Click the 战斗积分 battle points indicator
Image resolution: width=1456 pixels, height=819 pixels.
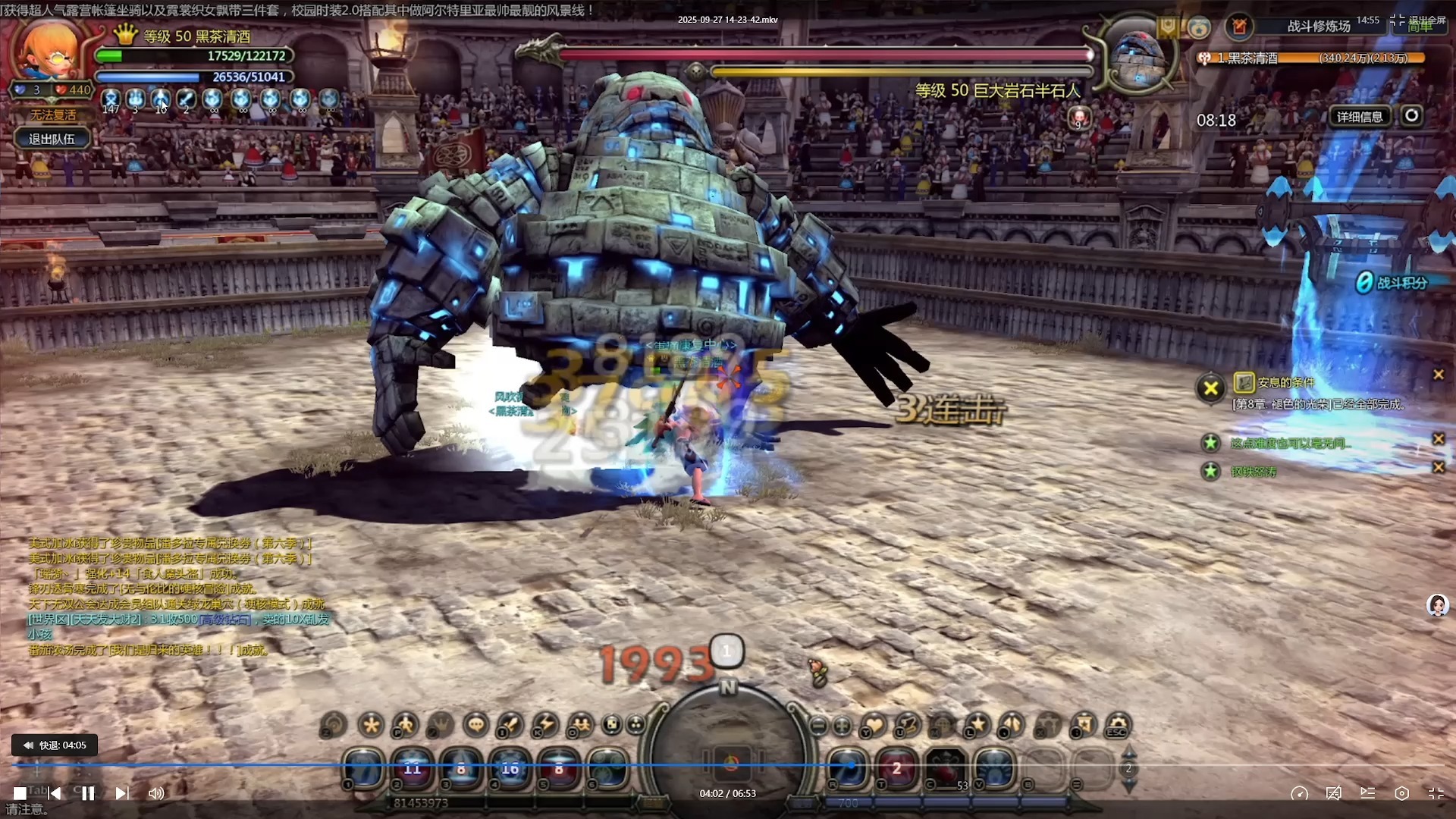(x=1392, y=283)
